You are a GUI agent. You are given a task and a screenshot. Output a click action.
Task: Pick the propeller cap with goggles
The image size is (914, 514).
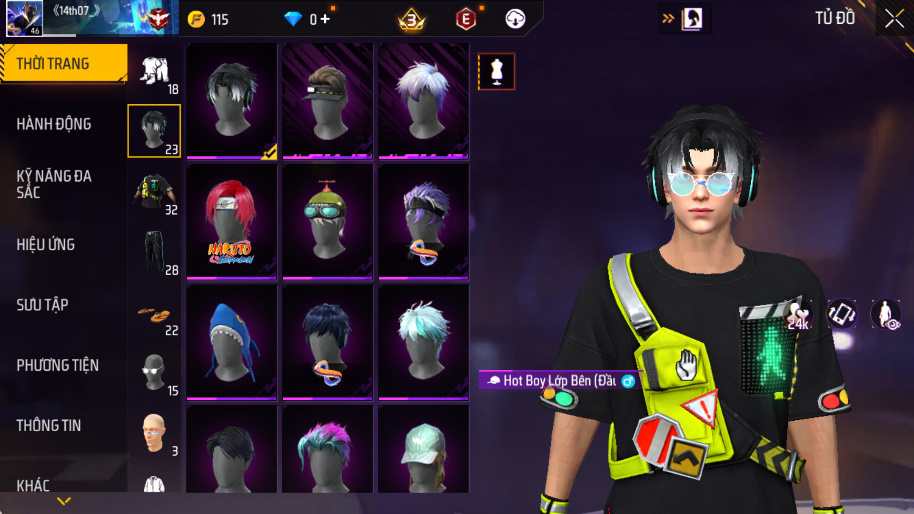tap(327, 221)
